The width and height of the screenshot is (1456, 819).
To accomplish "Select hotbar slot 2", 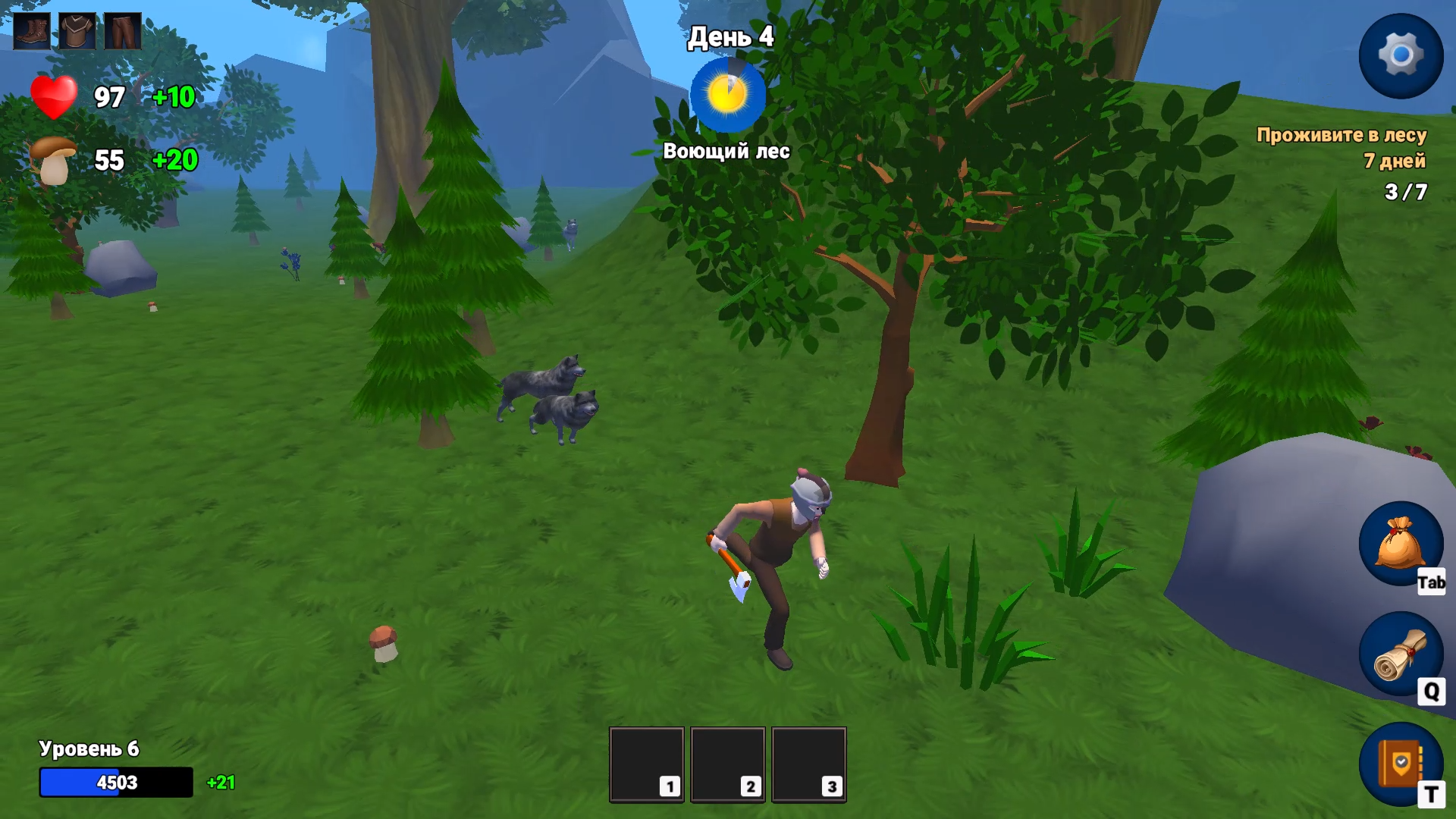I will pyautogui.click(x=728, y=764).
